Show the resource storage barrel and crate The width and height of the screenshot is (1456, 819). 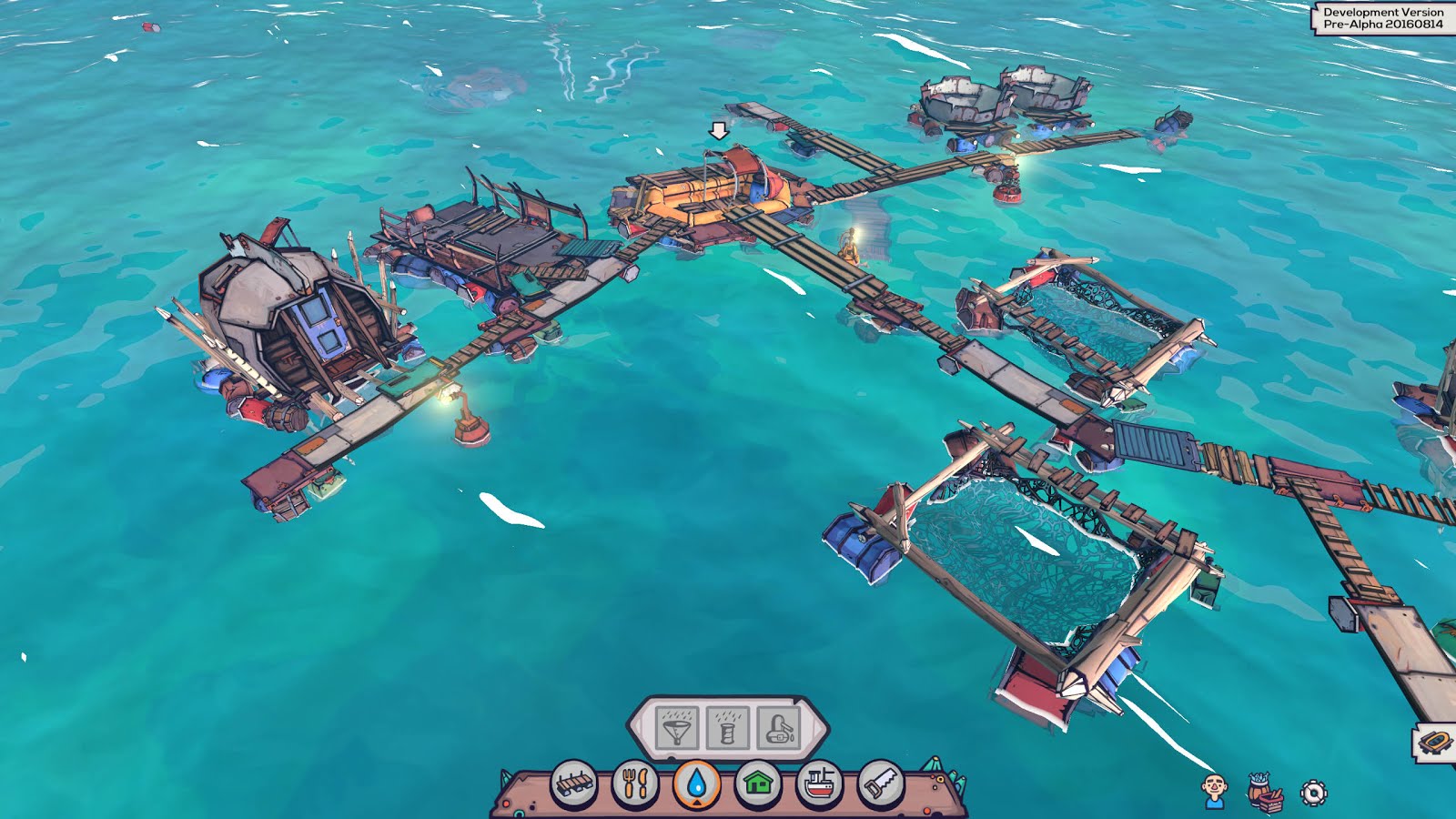tap(1264, 793)
